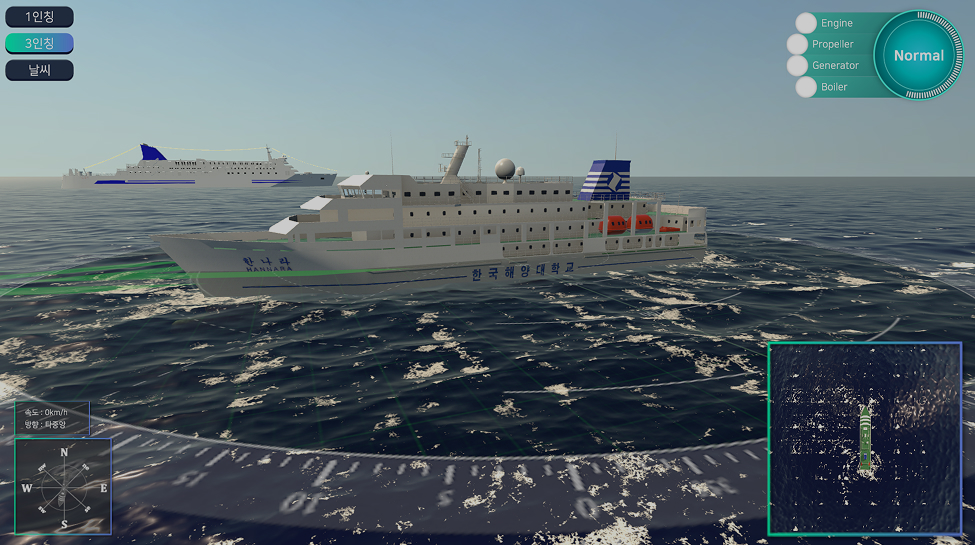Toggle the Engine status indicator
975x545 pixels.
click(x=806, y=23)
